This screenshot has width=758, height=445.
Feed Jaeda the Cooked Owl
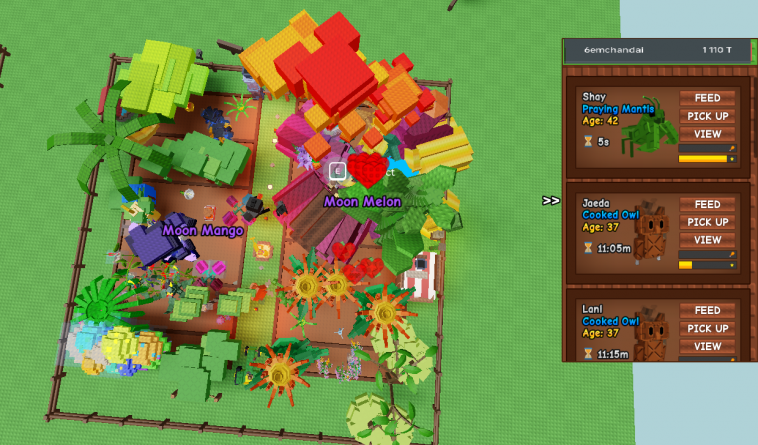click(x=707, y=204)
